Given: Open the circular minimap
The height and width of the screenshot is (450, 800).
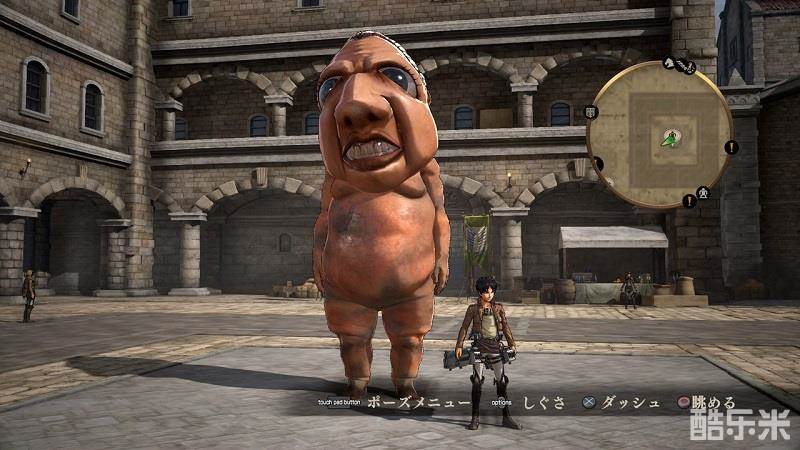Looking at the screenshot, I should pos(660,136).
